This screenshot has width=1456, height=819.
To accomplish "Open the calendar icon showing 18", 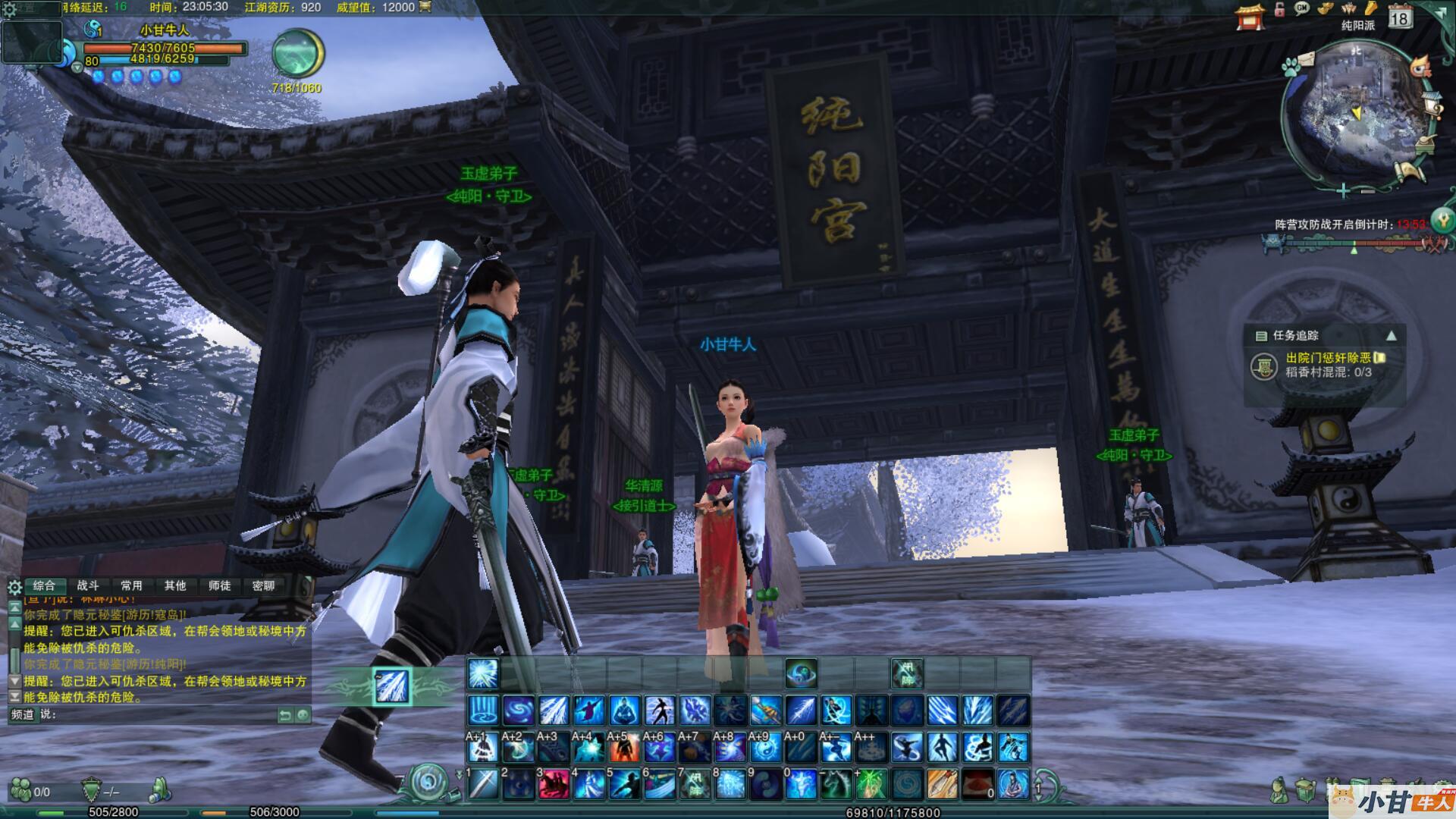I will 1400,16.
